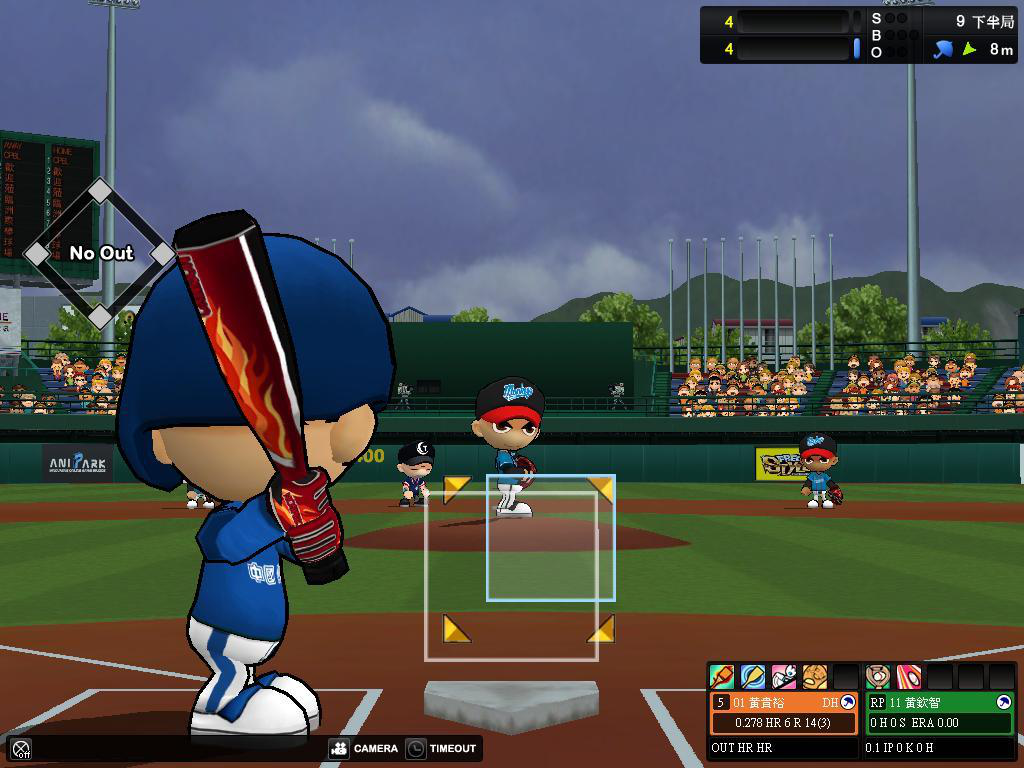Select the flaming bat skill icon
Image resolution: width=1024 pixels, height=768 pixels.
click(x=722, y=677)
